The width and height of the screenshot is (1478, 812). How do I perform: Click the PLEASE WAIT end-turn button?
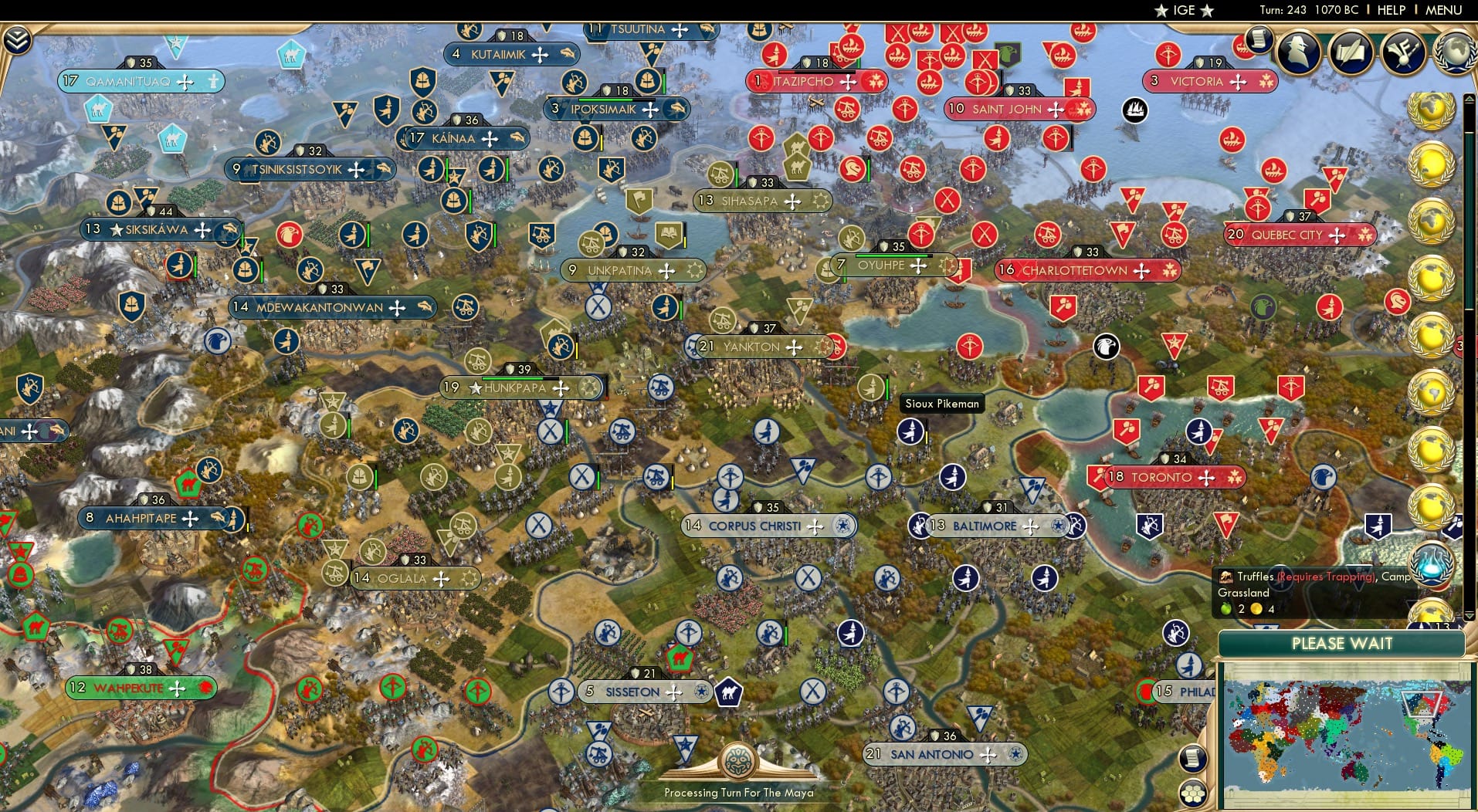pos(1344,643)
